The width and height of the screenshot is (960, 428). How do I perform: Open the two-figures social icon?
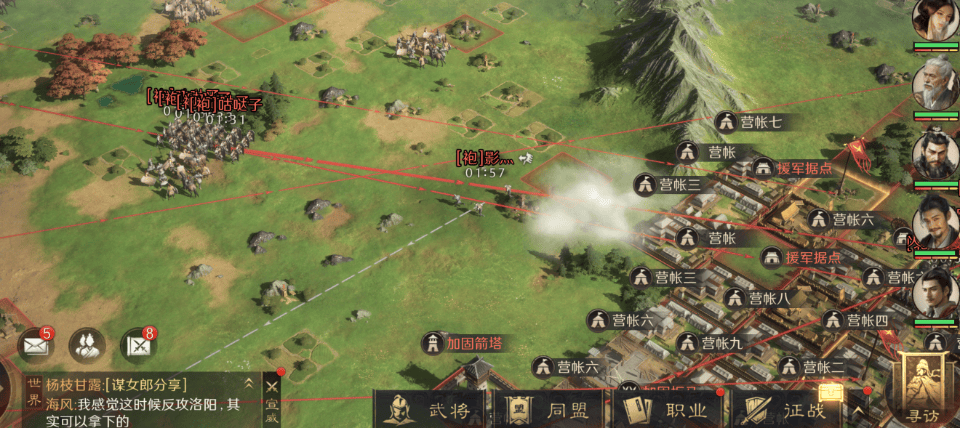[87, 345]
